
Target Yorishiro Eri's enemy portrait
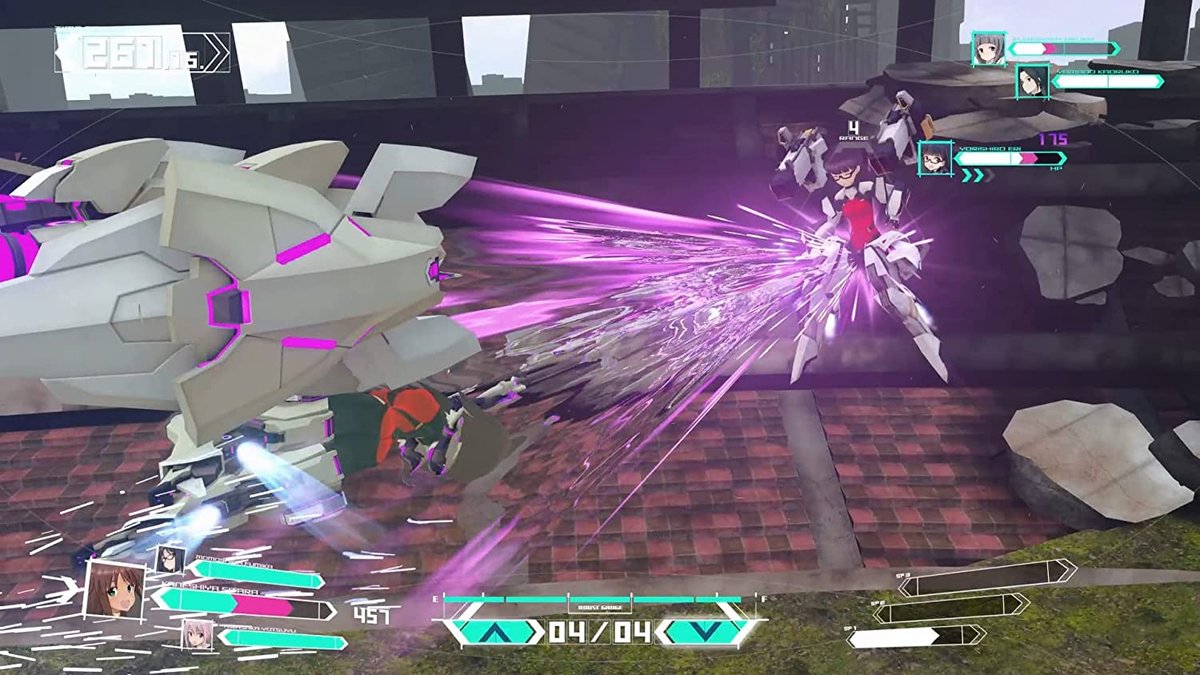(x=935, y=158)
